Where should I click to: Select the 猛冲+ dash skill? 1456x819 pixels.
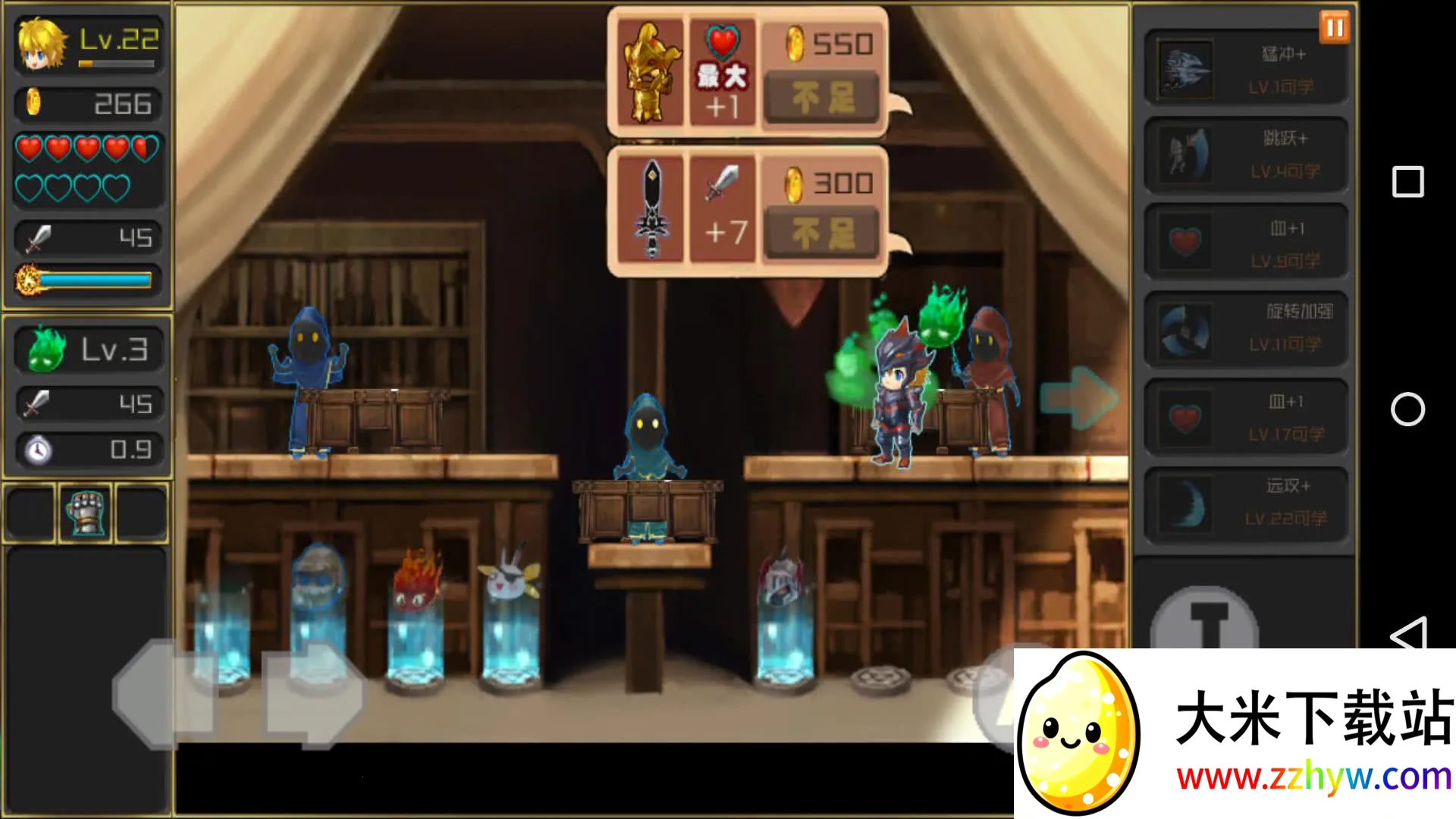tap(1245, 69)
